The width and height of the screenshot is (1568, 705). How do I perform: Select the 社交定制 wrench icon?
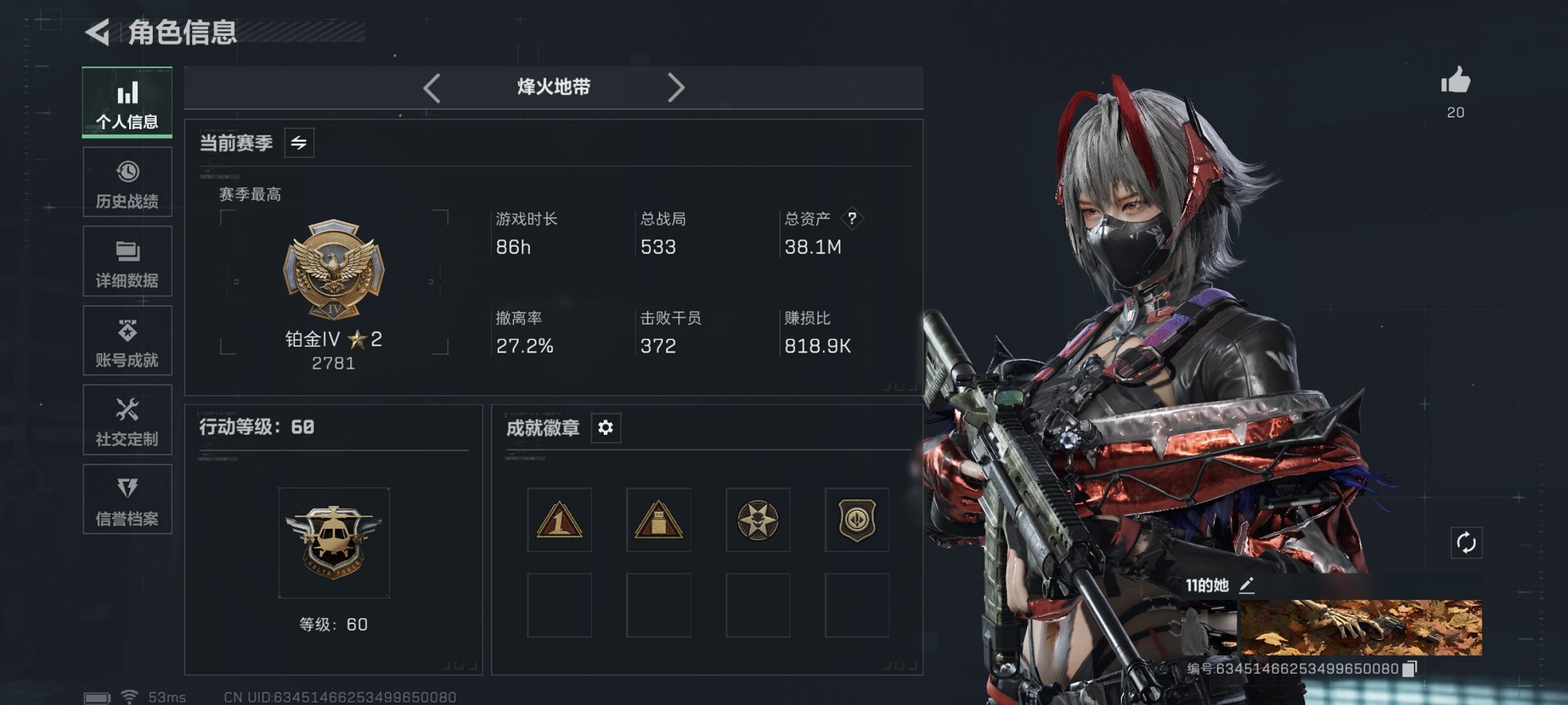(x=127, y=420)
